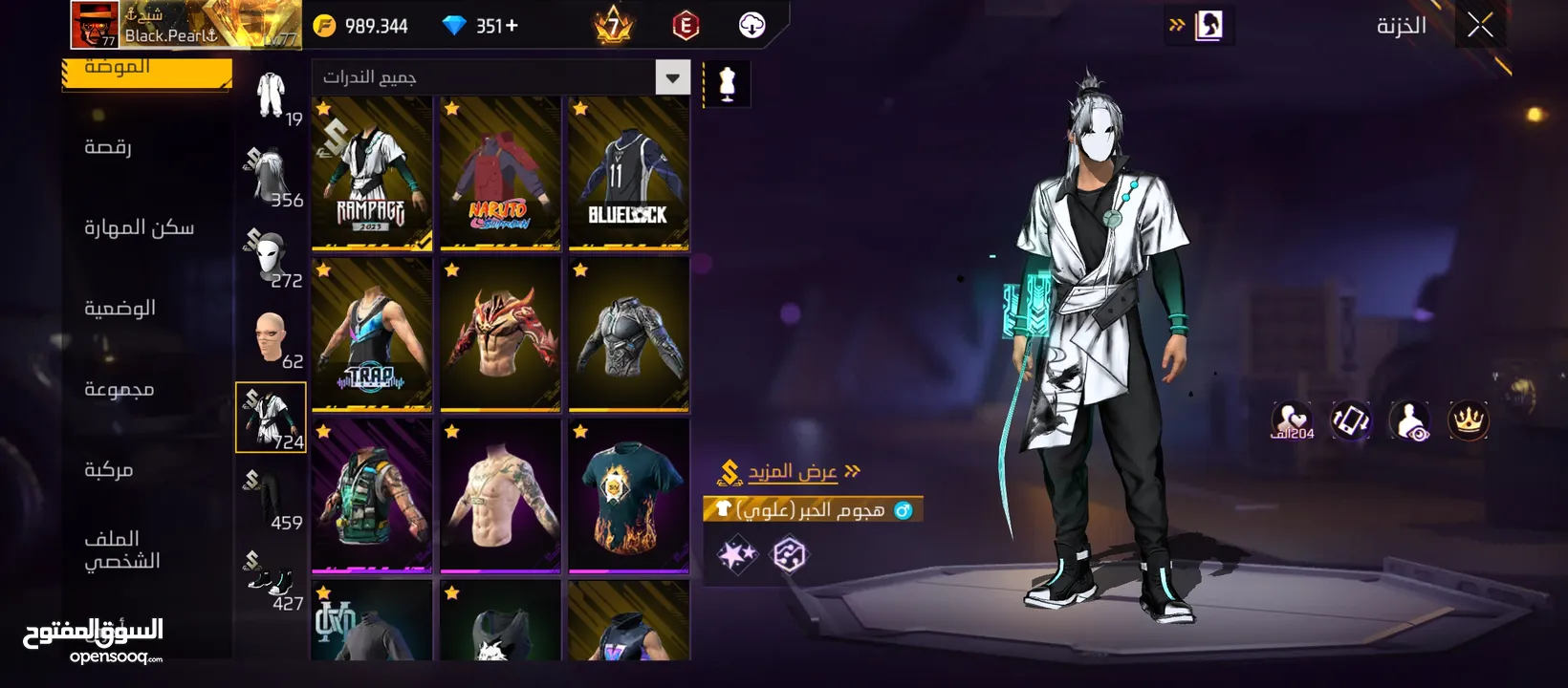Select the blue flaming t-shirt

coord(628,495)
